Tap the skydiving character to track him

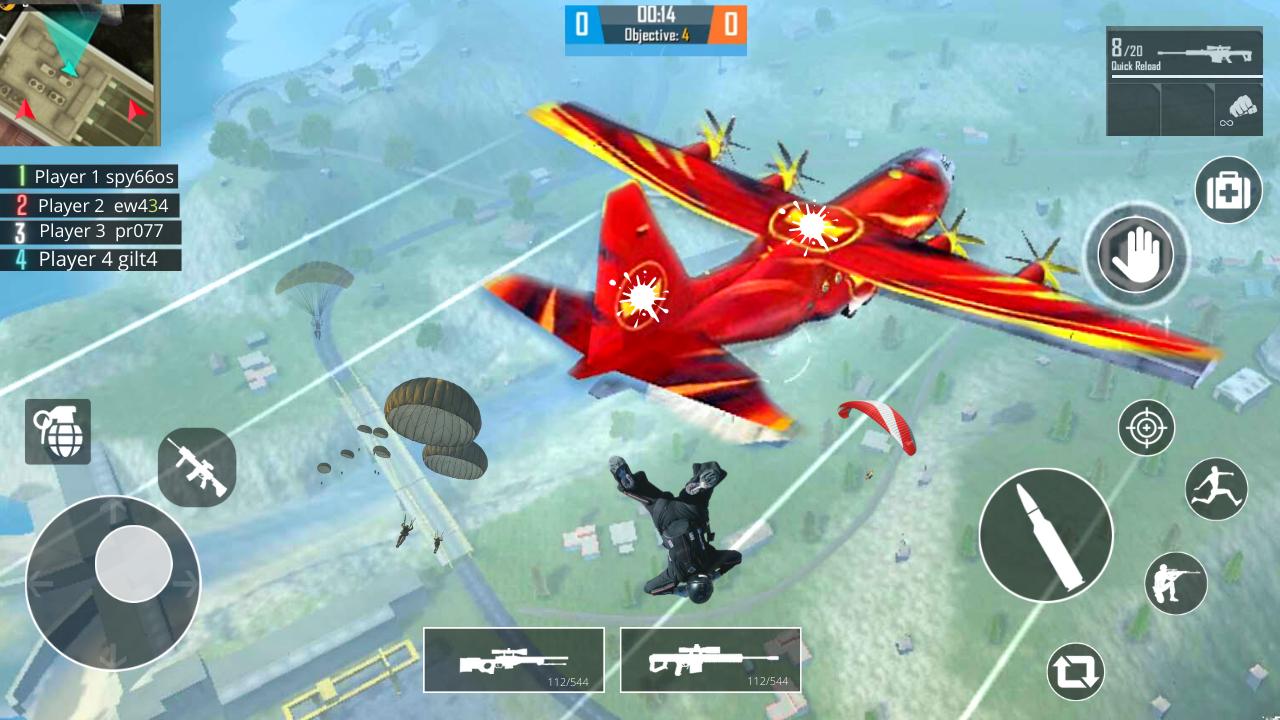point(680,530)
